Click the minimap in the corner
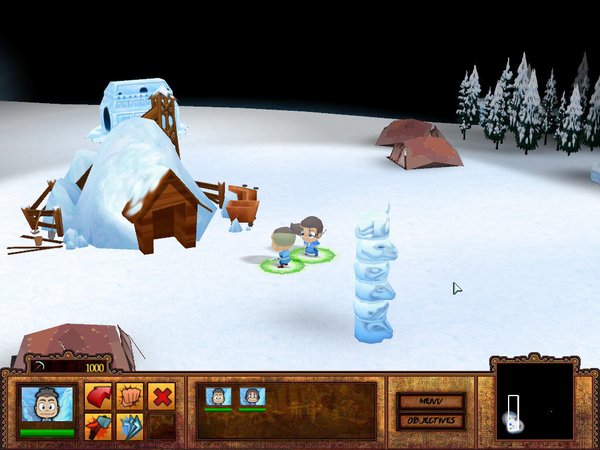 [535, 400]
